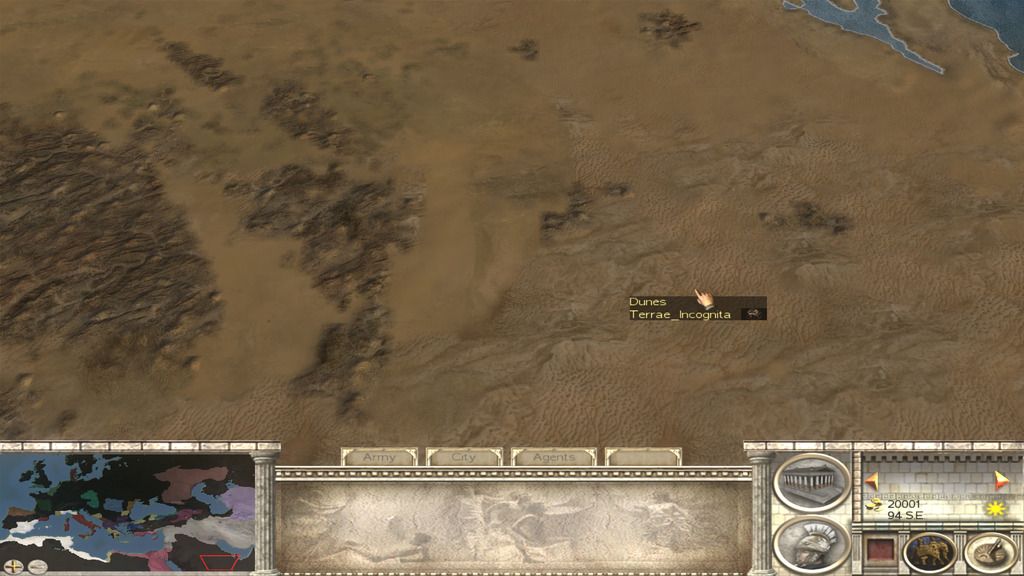Image resolution: width=1024 pixels, height=576 pixels.
Task: Switch to the City tab
Action: tap(464, 457)
